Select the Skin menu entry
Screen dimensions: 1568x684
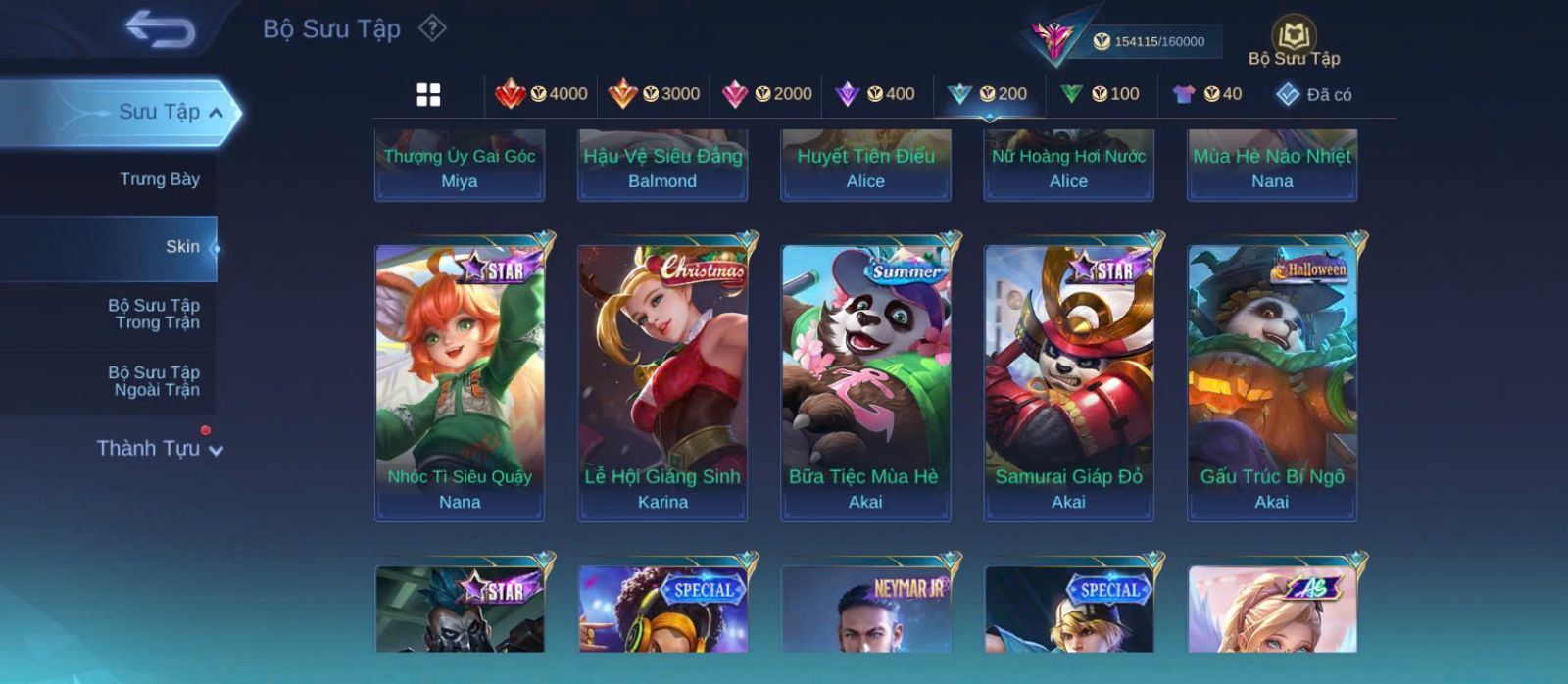point(181,247)
